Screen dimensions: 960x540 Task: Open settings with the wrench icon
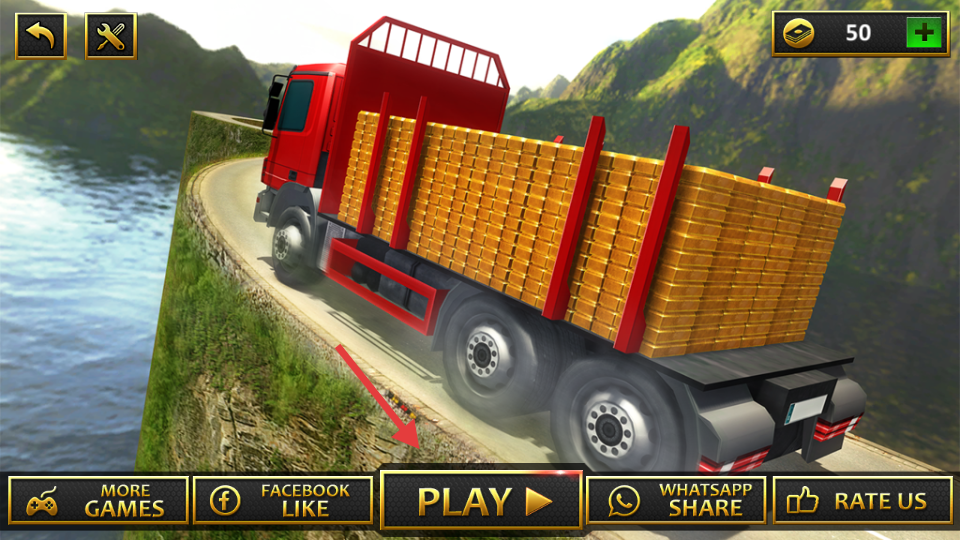110,36
